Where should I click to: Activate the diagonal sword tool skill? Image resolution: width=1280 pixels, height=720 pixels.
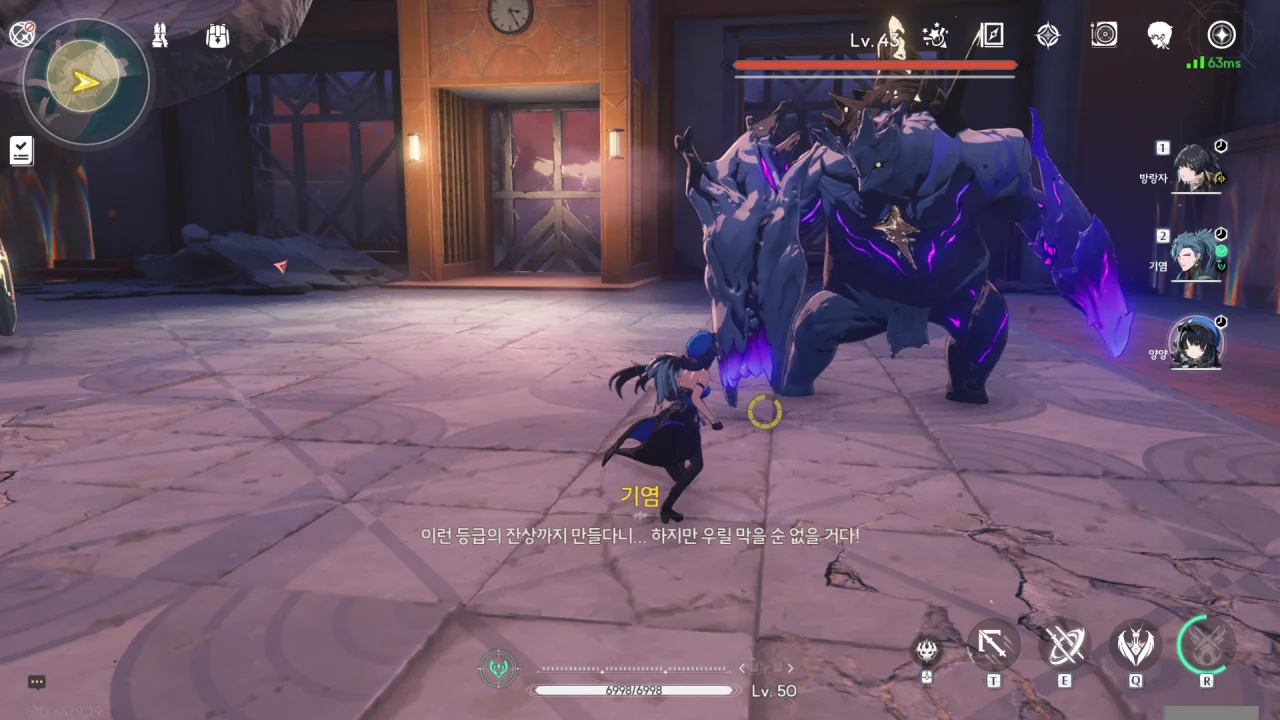993,646
